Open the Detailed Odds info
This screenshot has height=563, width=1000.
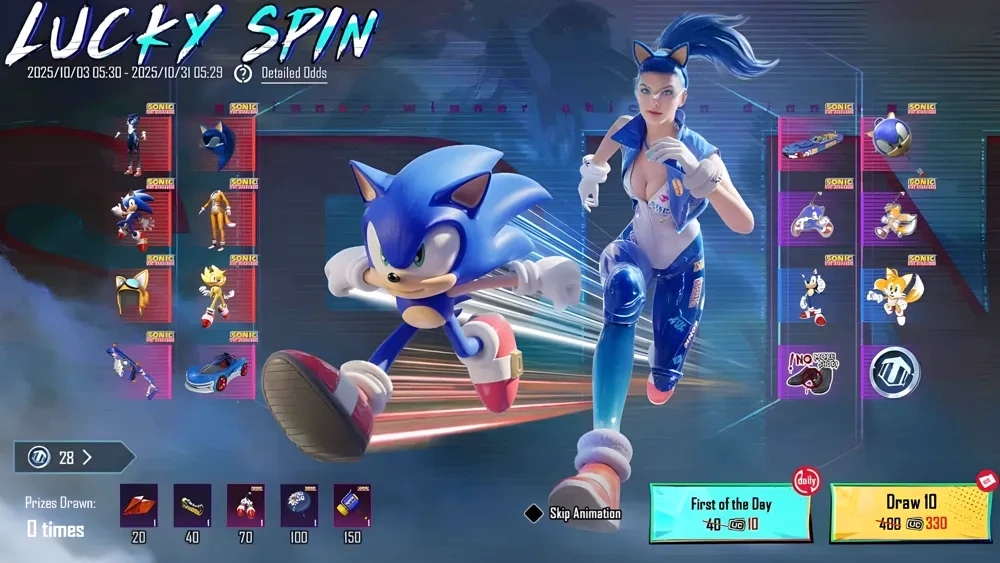[293, 73]
